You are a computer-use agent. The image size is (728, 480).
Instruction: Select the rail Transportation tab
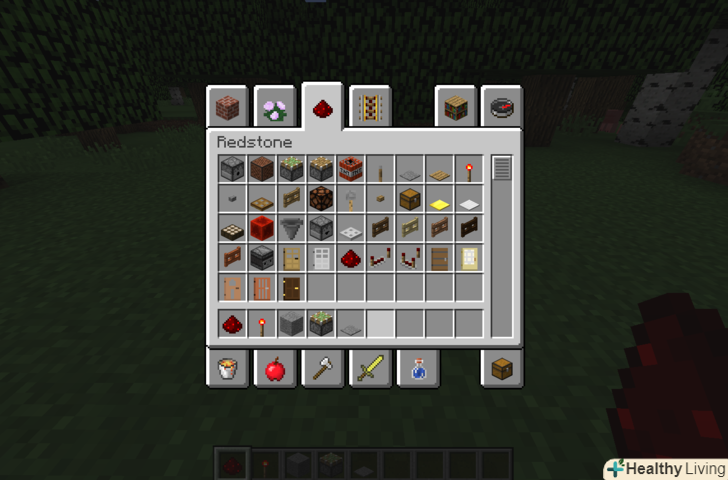tap(369, 106)
